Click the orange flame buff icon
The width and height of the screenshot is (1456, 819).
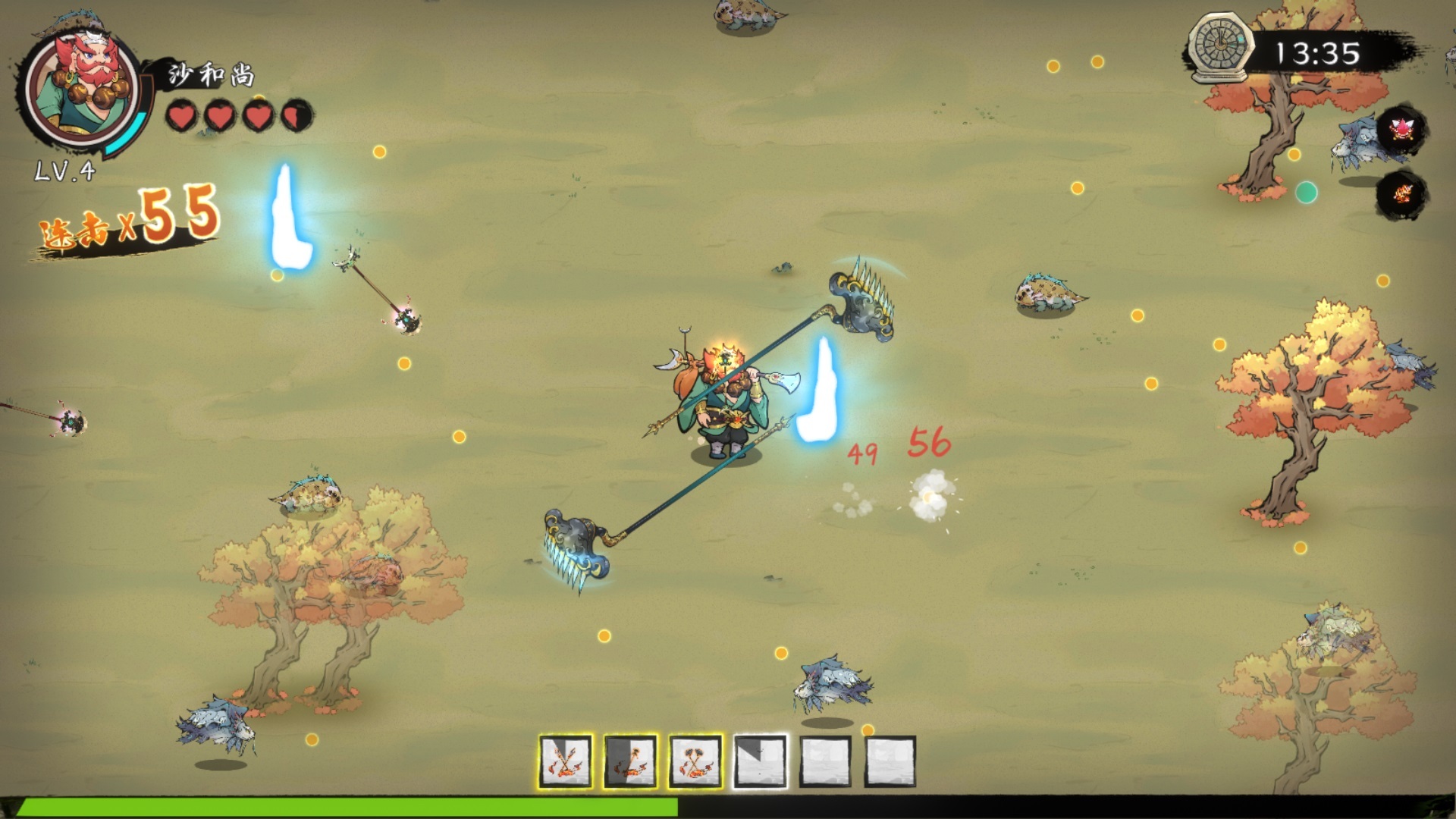(x=1401, y=194)
